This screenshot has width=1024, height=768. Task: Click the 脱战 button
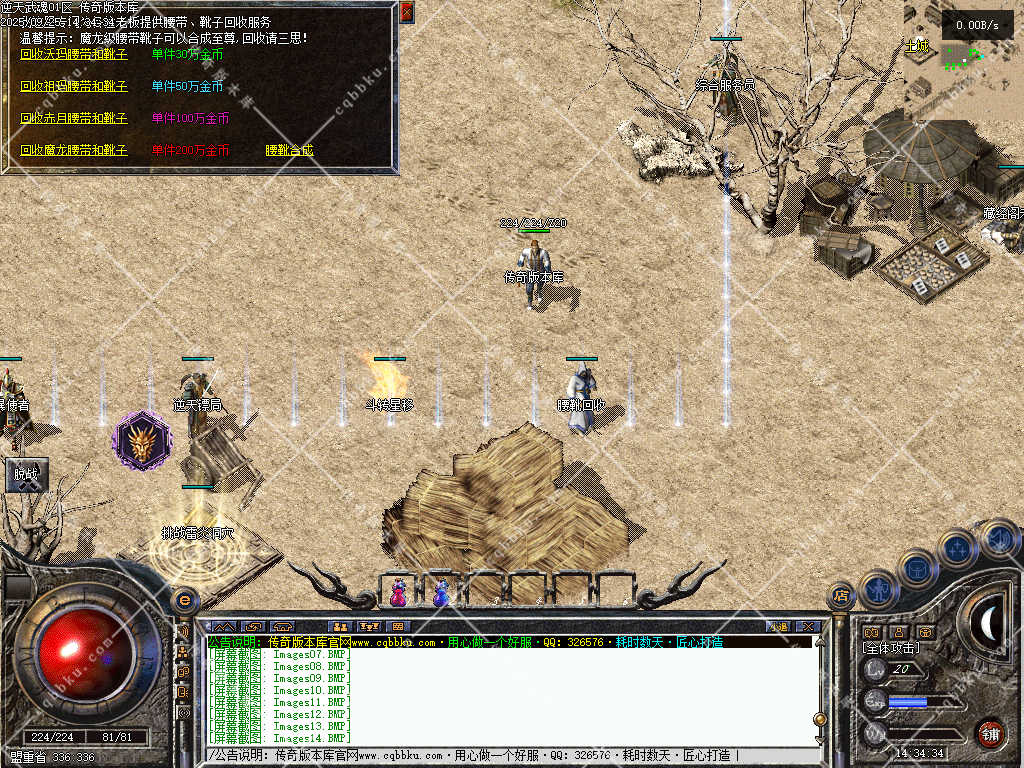click(25, 476)
